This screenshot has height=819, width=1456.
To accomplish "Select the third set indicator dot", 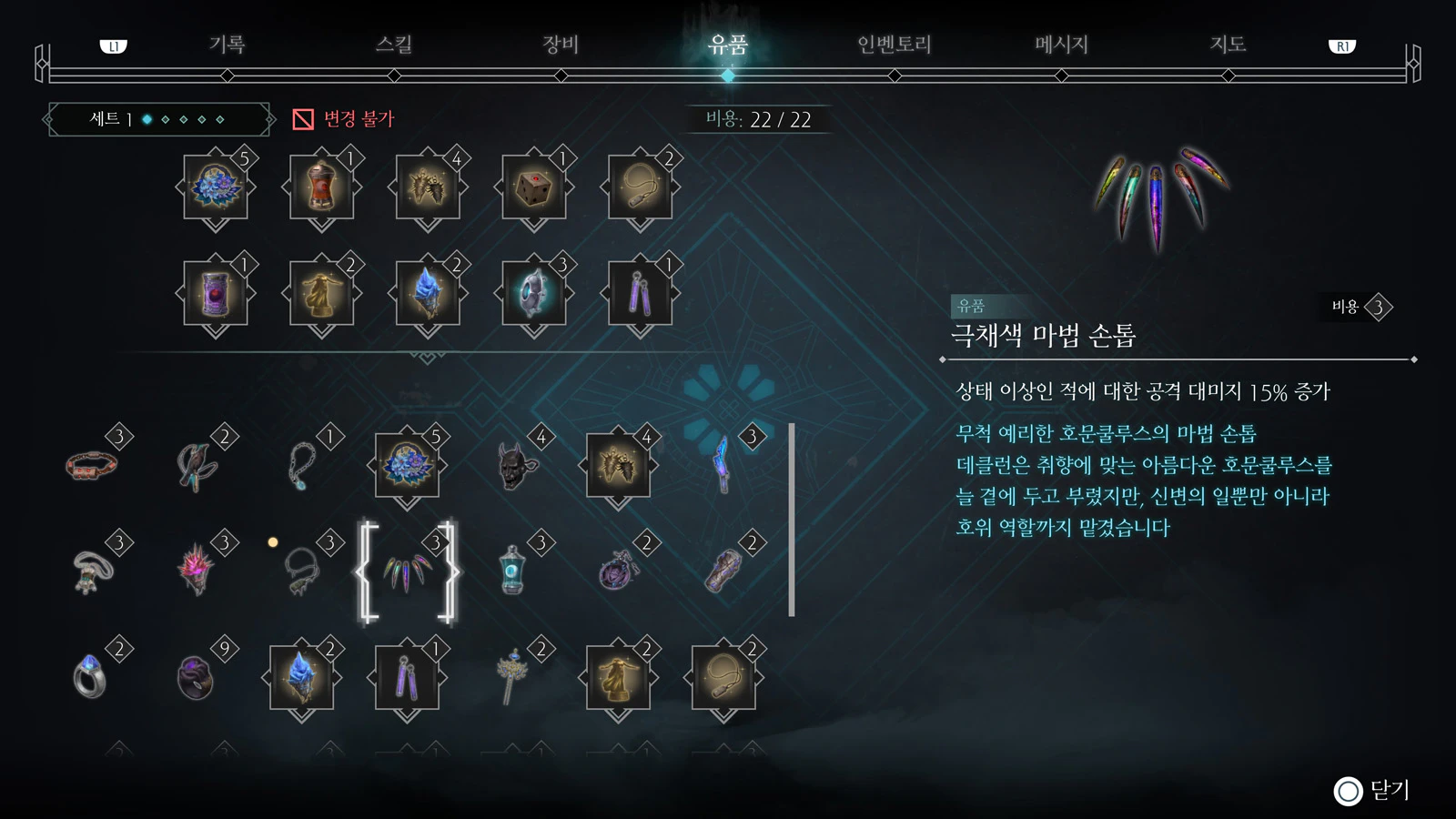I will [x=183, y=119].
